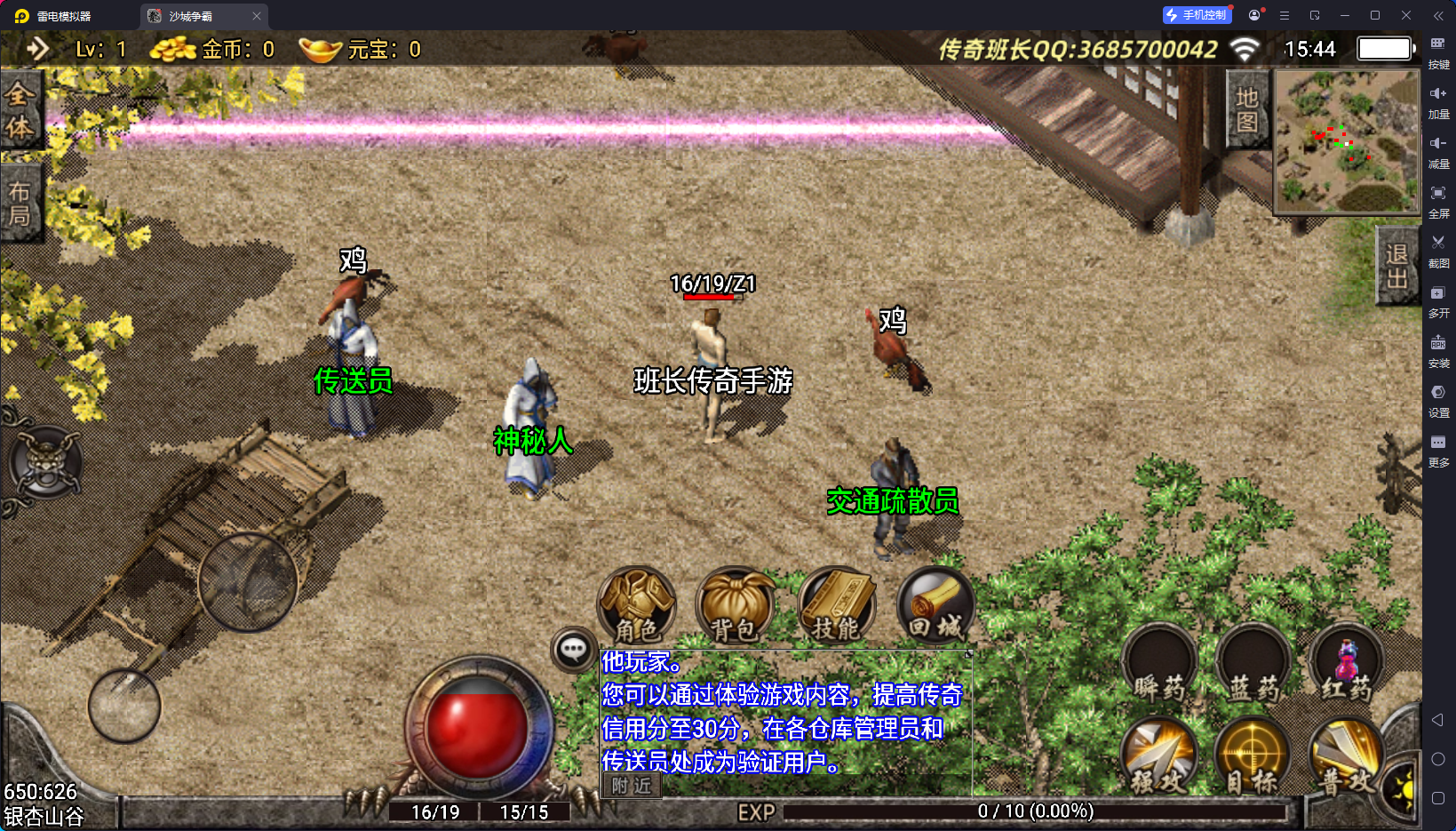
Task: Use the 回城 return-to-town scroll
Action: pos(935,604)
